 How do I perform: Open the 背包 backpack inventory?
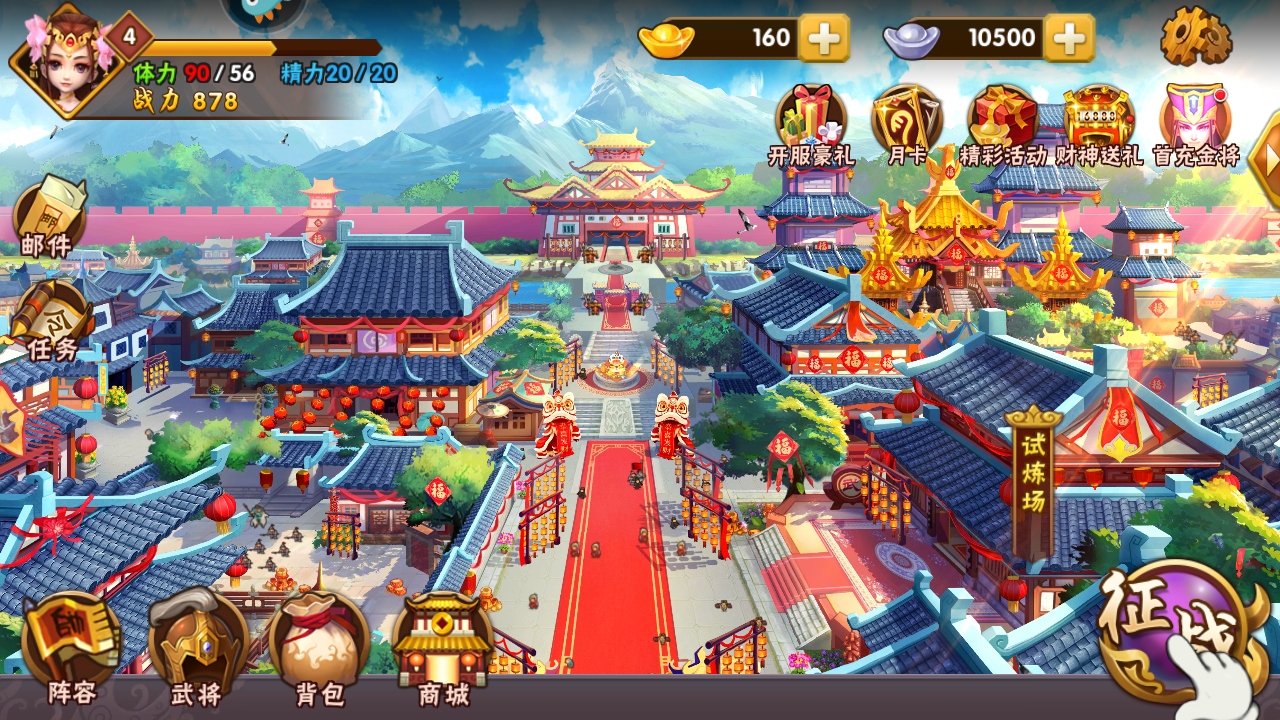[x=319, y=645]
